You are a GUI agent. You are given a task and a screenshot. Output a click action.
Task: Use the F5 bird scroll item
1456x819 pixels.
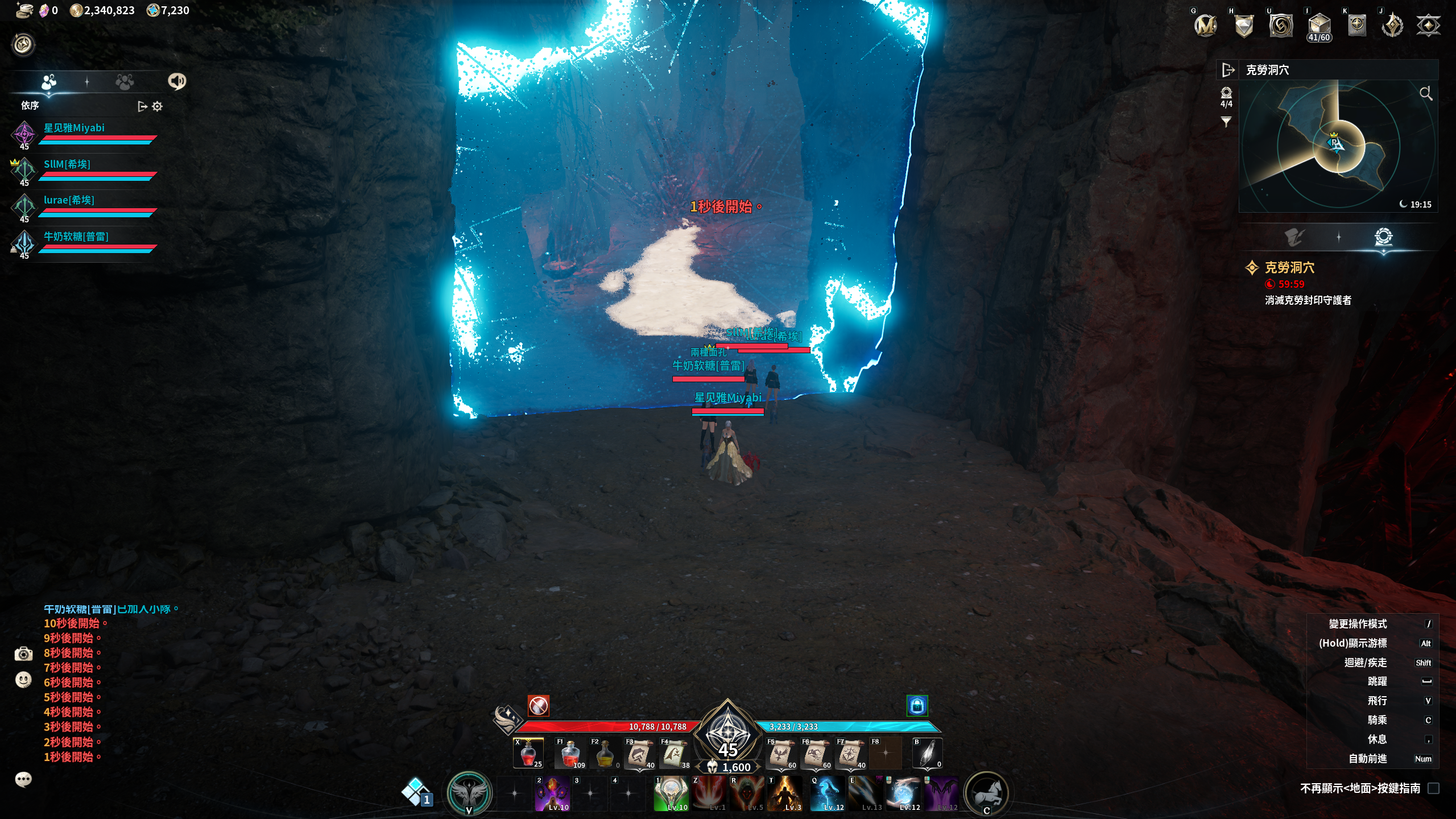780,754
